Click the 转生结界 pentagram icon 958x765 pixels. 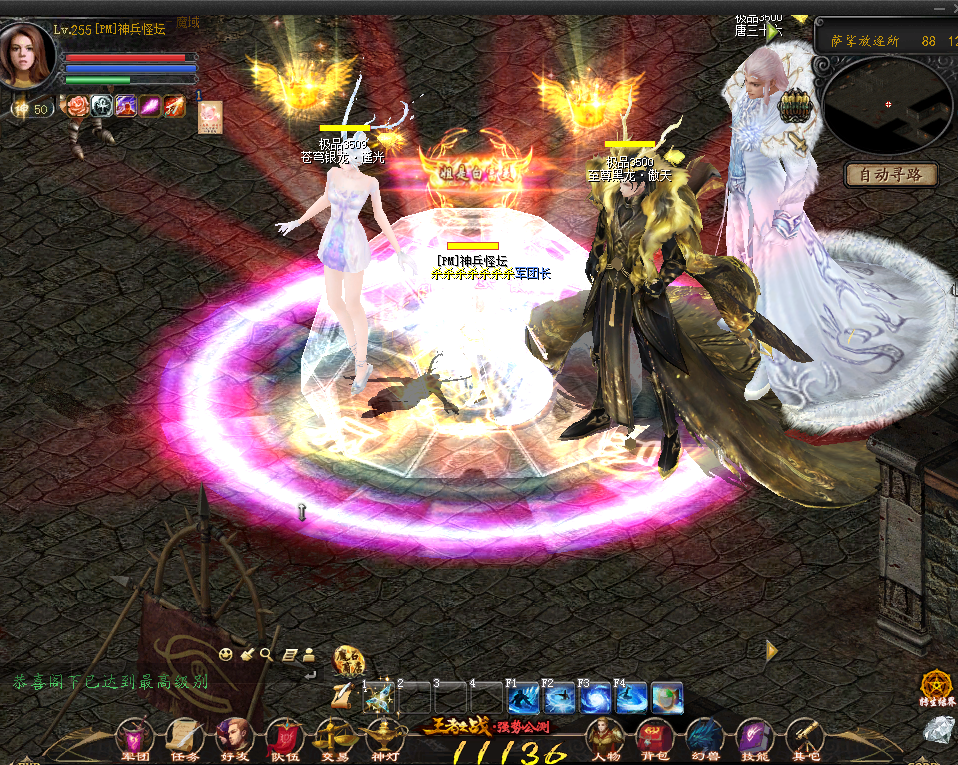[x=937, y=687]
